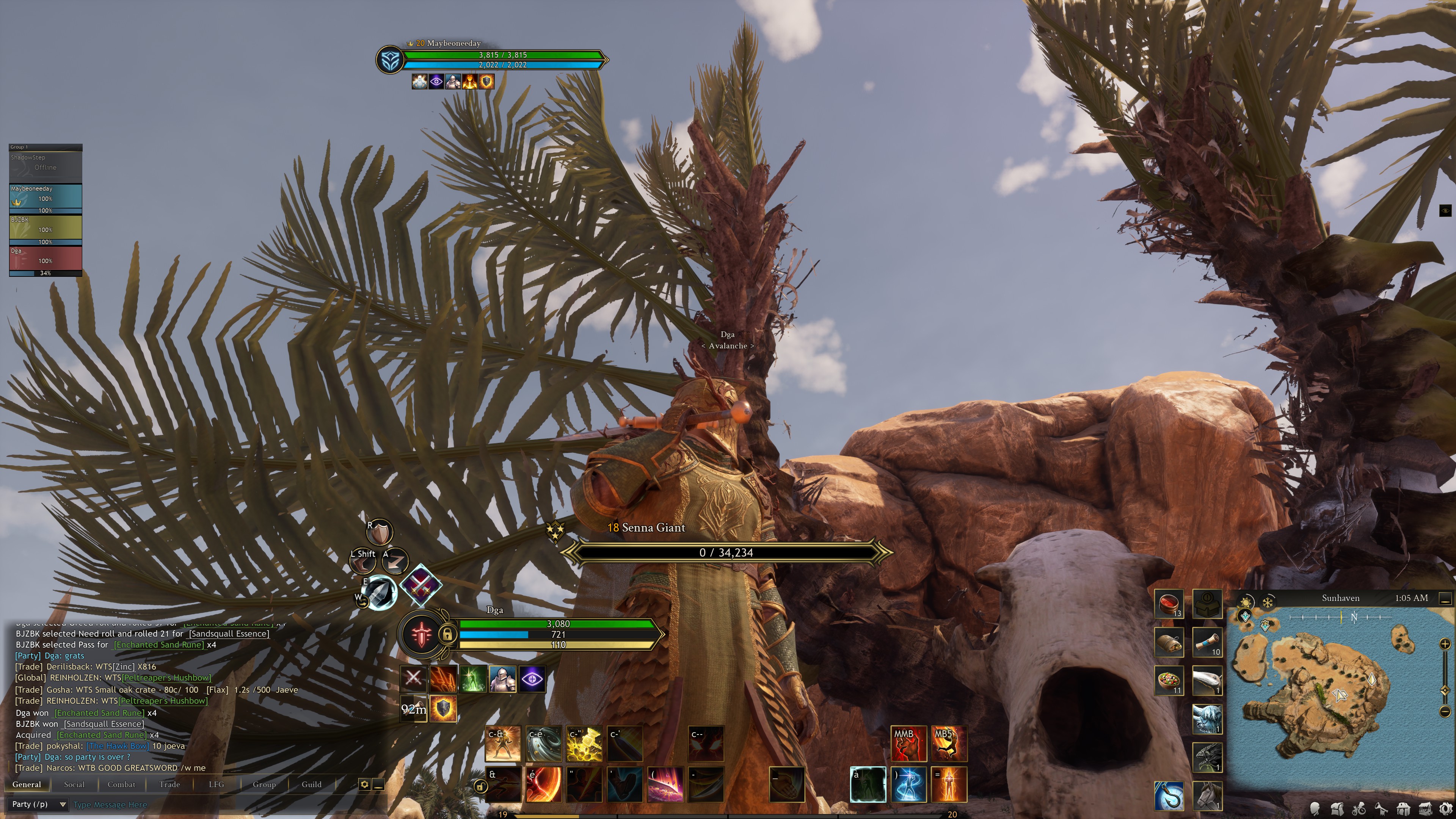Minimize the chat window
This screenshot has width=1456, height=819.
(x=379, y=784)
